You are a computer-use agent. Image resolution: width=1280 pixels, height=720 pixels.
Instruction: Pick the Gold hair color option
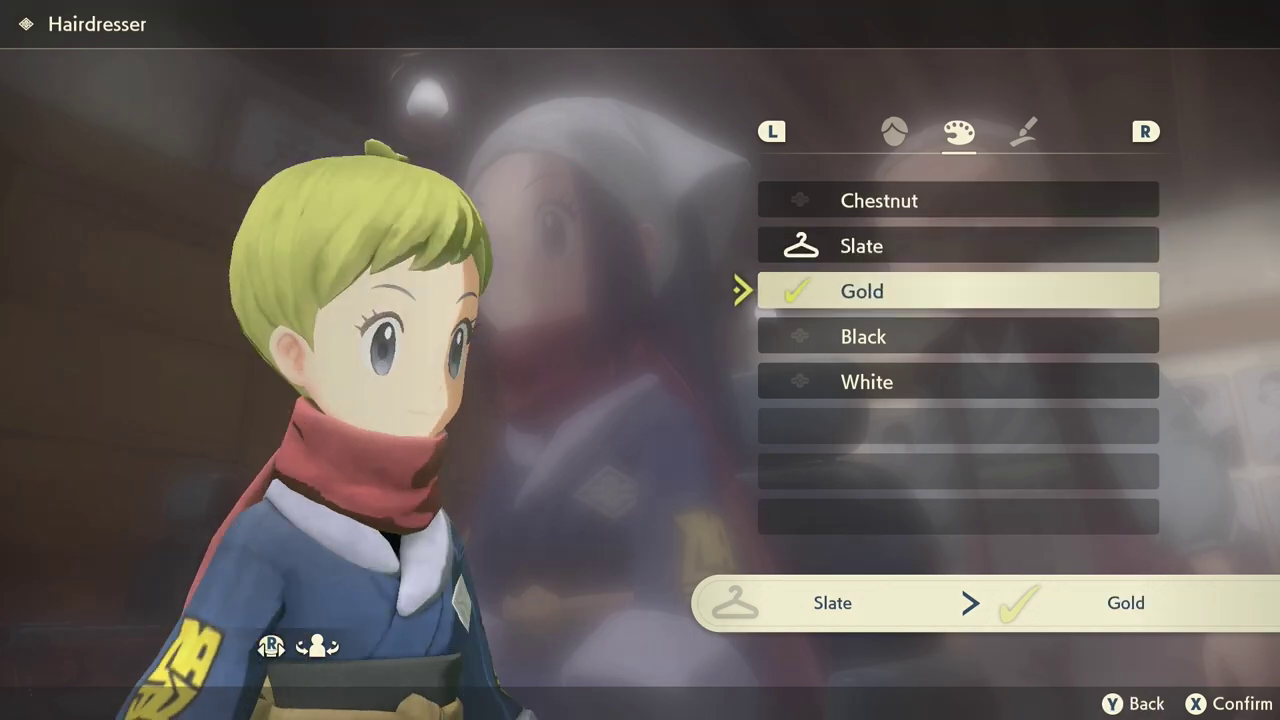tap(957, 291)
